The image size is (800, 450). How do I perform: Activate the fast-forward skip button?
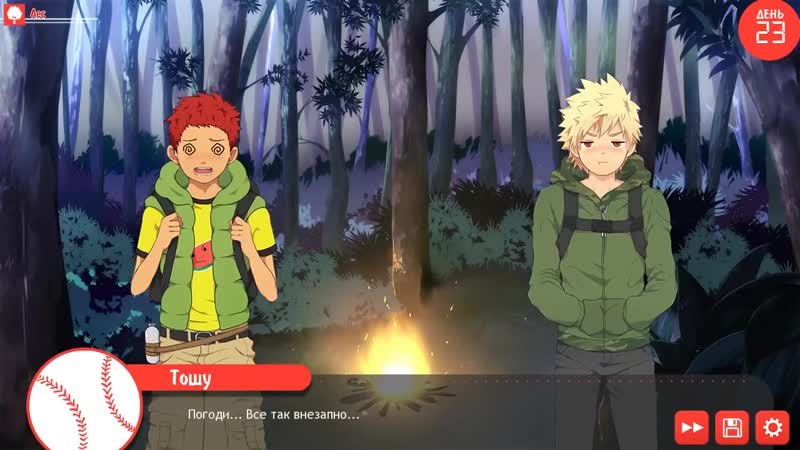tap(691, 427)
